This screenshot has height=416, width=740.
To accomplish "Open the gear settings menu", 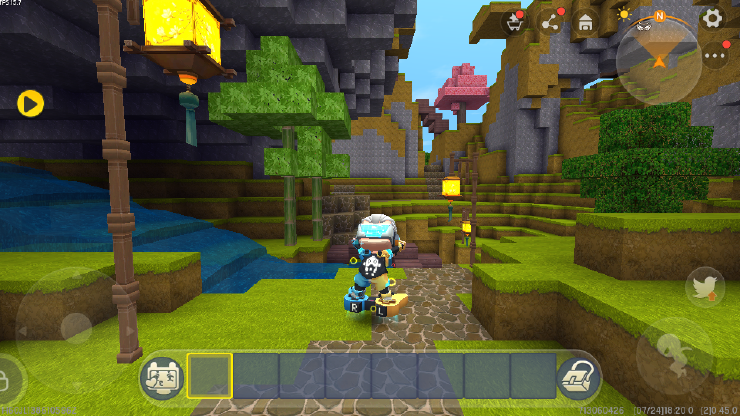I will [712, 18].
